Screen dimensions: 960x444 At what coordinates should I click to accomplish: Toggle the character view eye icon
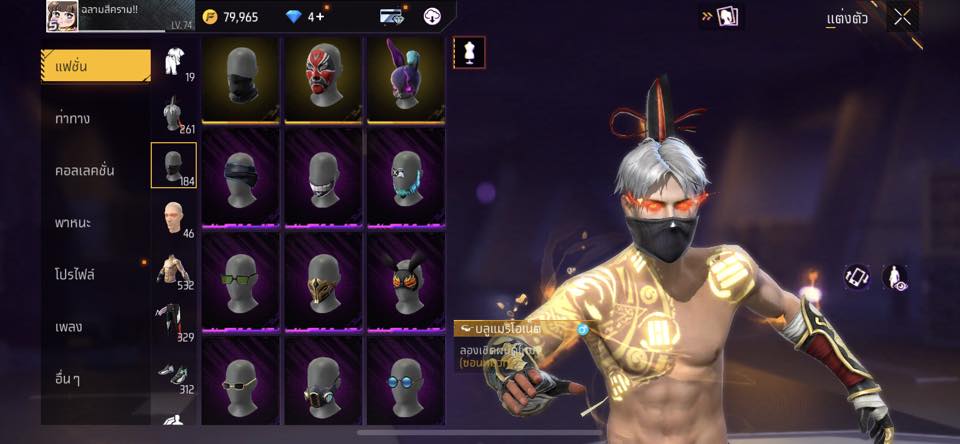tap(896, 278)
